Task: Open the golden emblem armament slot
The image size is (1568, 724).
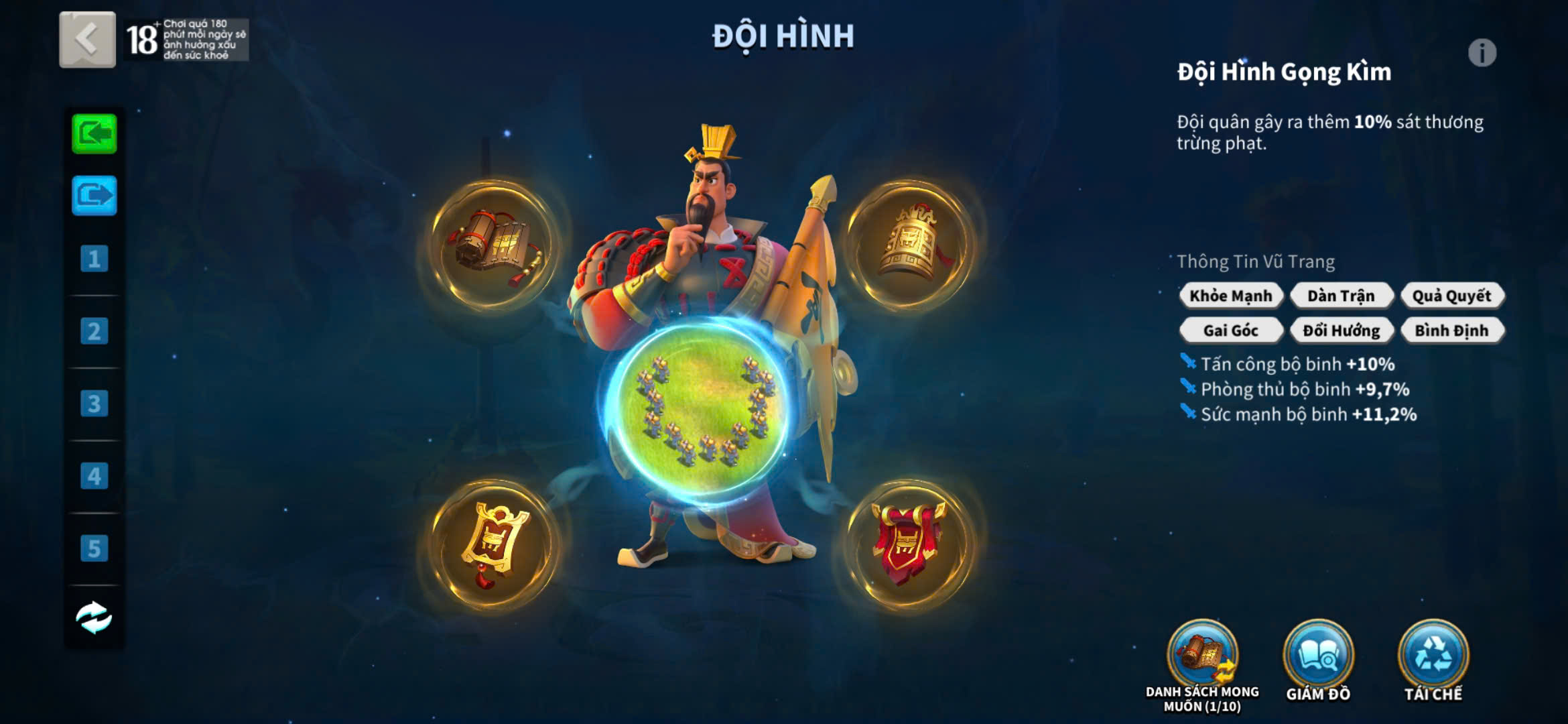Action: [493, 544]
